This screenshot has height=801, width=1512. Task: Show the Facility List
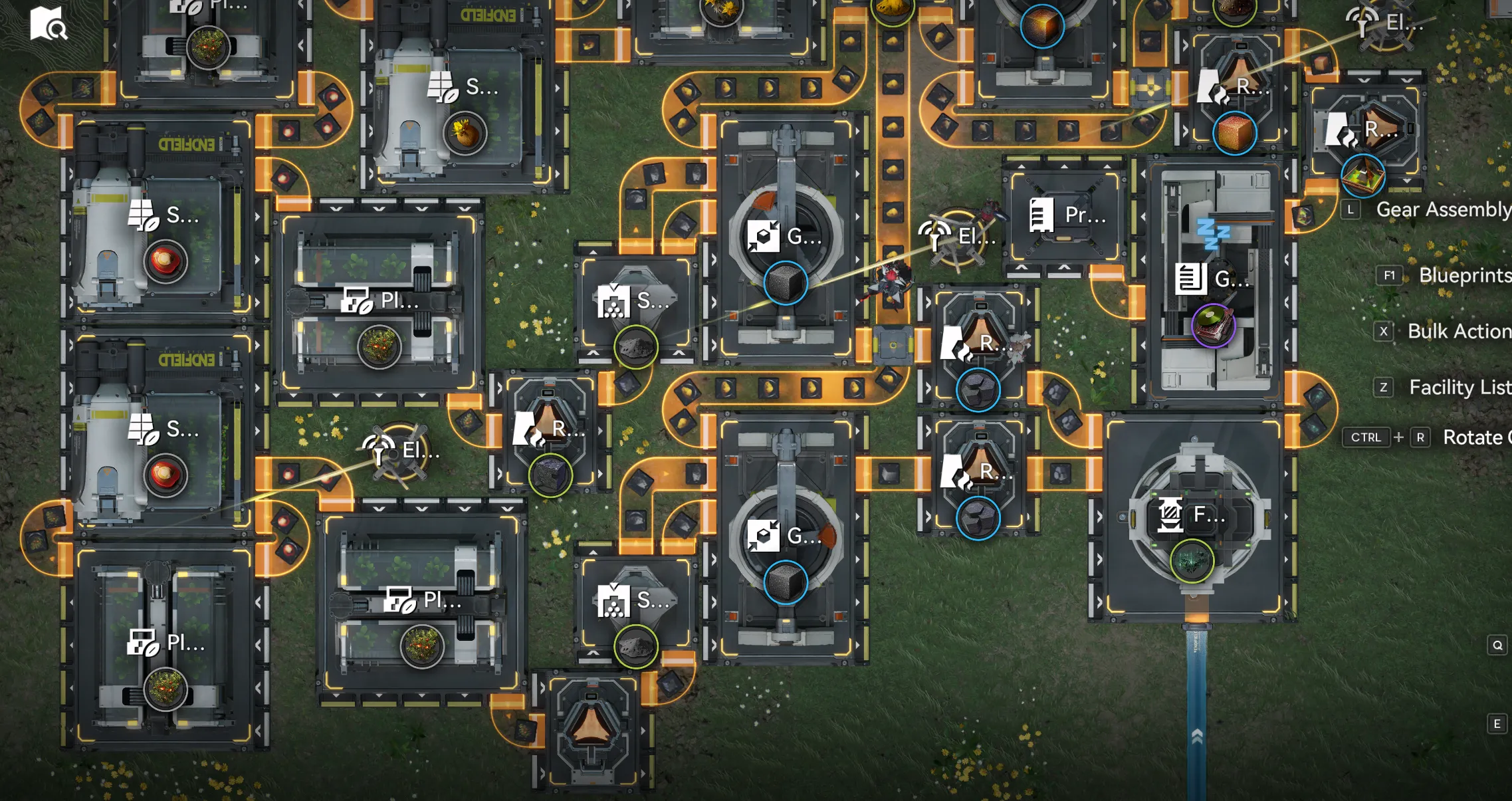point(1459,387)
